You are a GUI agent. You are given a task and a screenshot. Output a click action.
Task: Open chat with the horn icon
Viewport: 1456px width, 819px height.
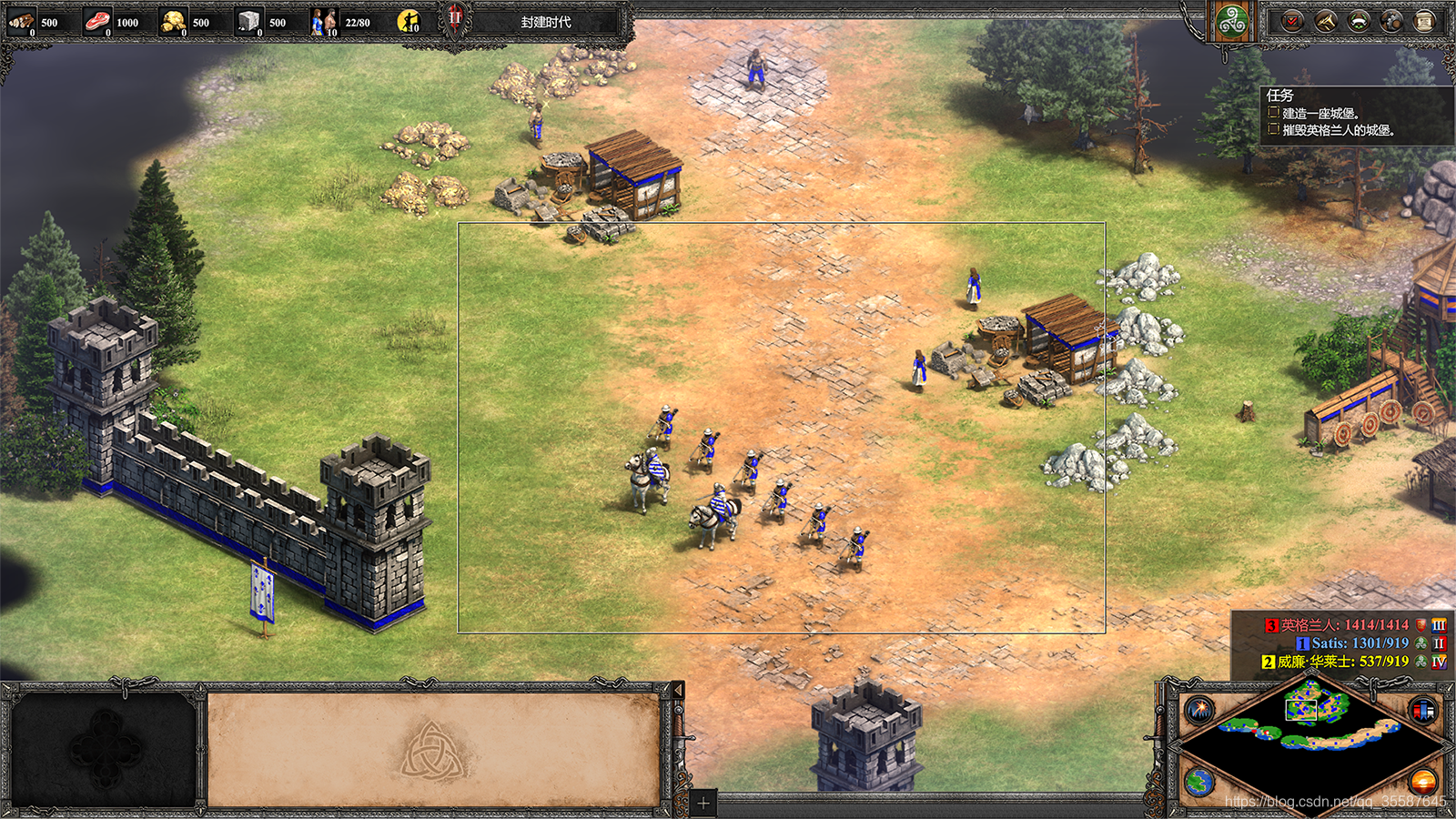coord(1326,22)
